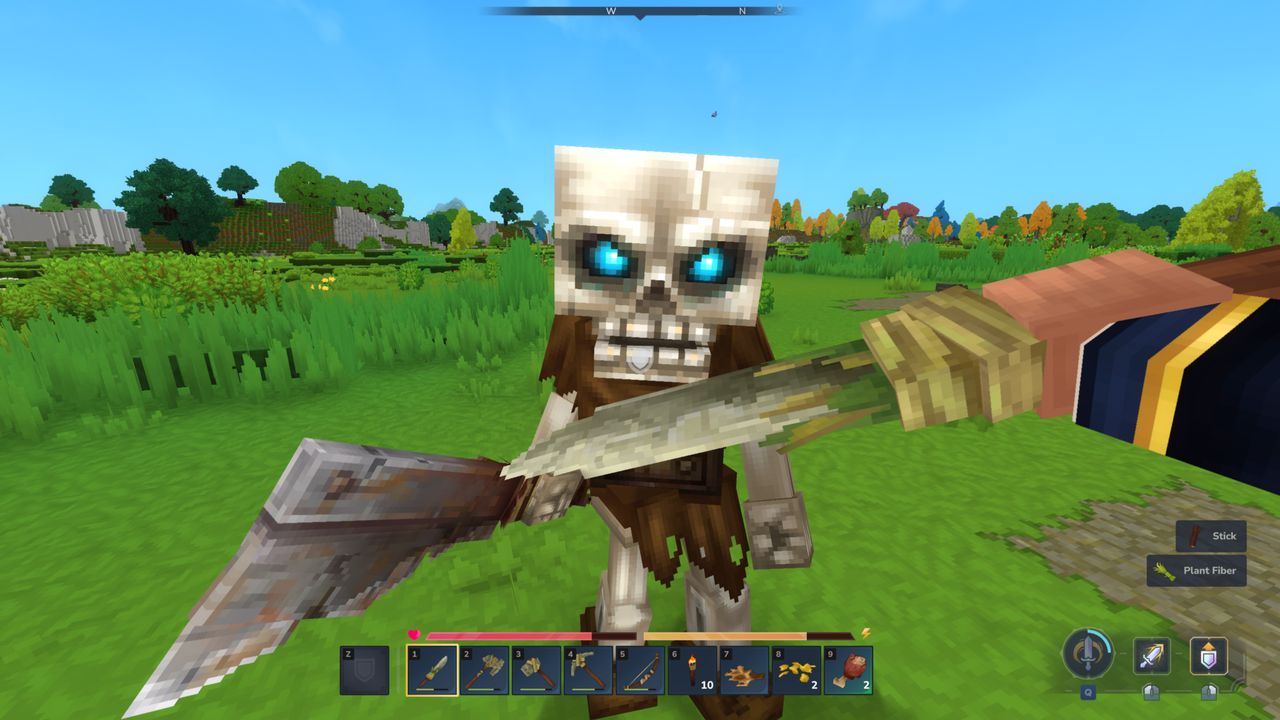
Task: Toggle the offhand shield slot labeled Z
Action: pyautogui.click(x=366, y=670)
